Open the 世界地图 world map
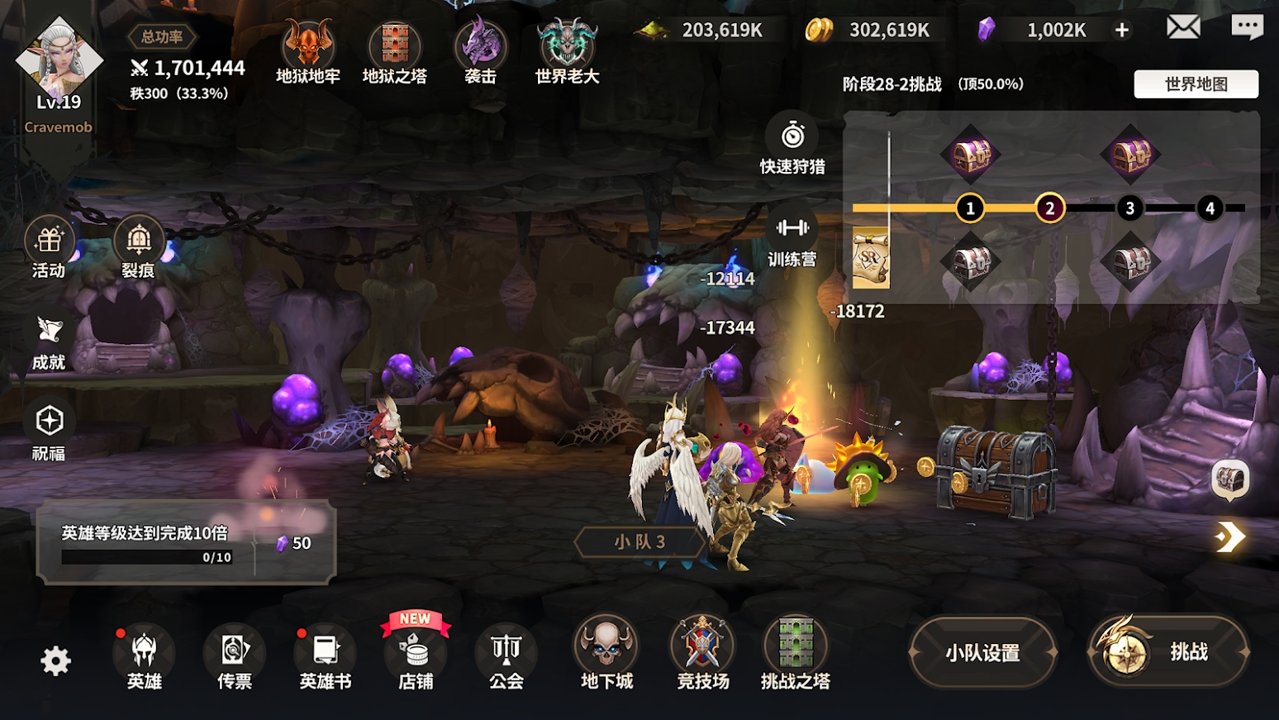This screenshot has height=720, width=1279. (x=1196, y=84)
